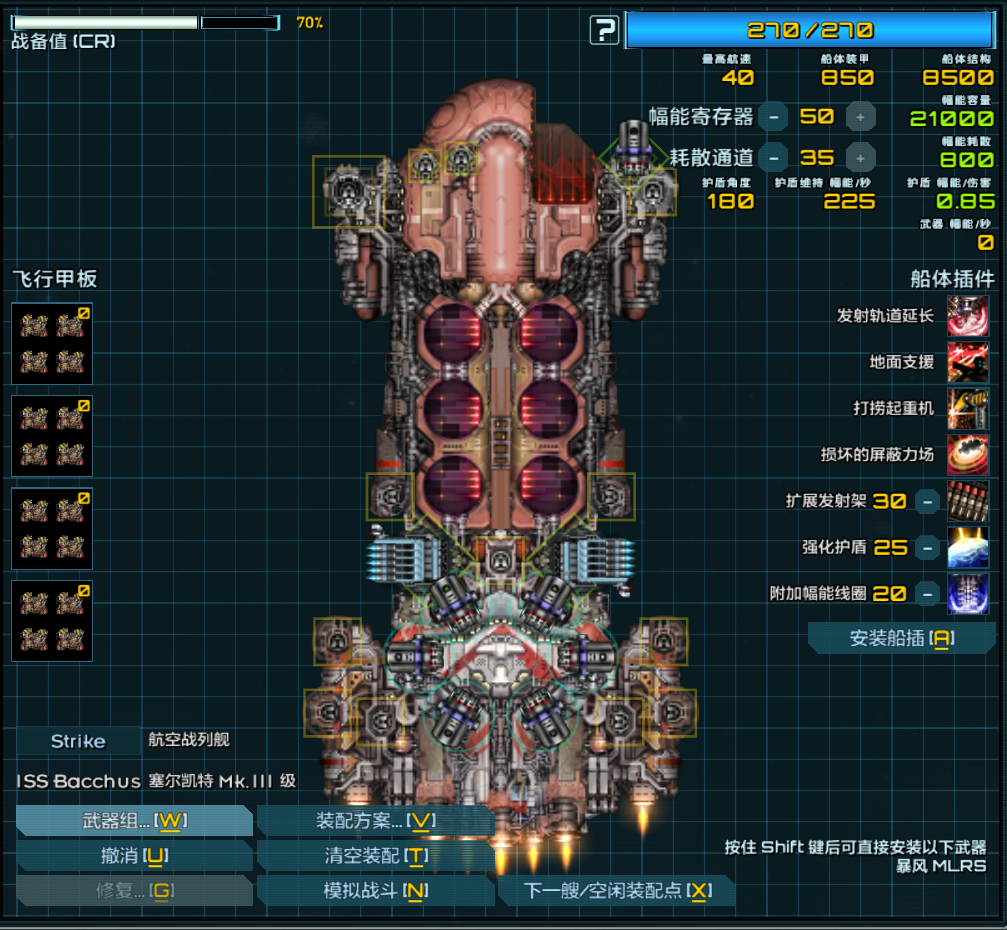Select the 地面支援 hullmod icon
The image size is (1007, 930).
(968, 362)
